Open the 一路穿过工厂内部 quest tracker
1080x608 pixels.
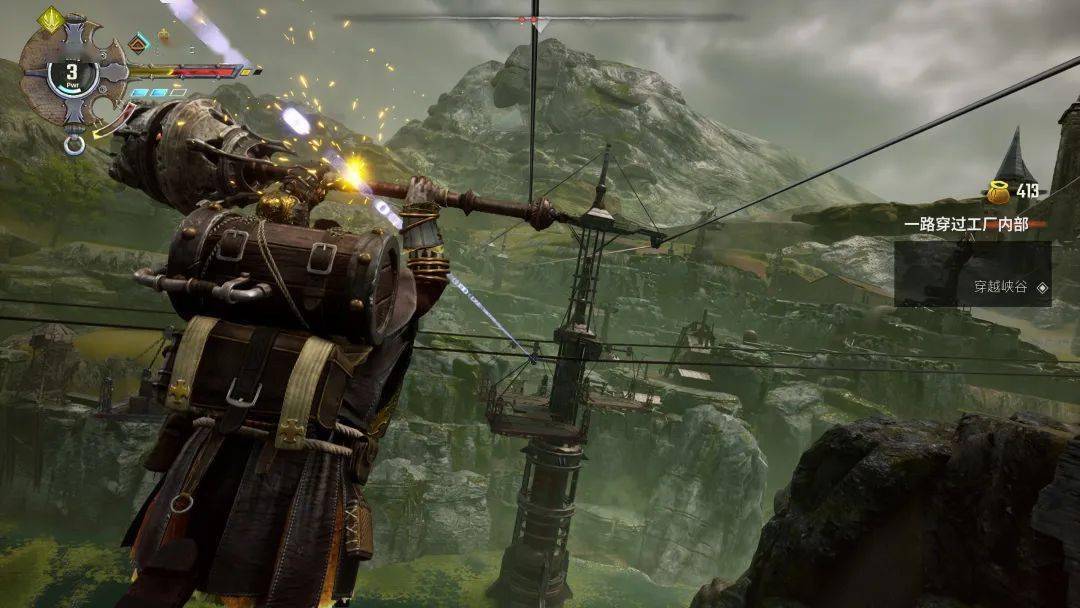tap(966, 224)
